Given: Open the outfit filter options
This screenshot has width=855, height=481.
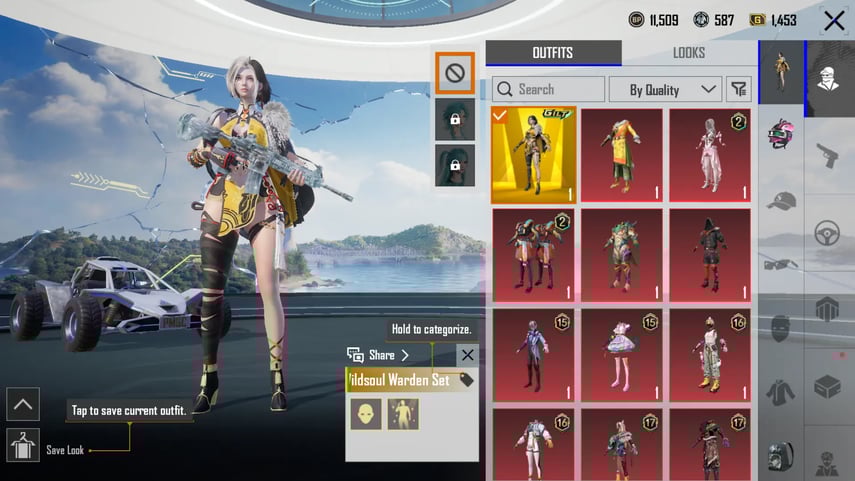Looking at the screenshot, I should [x=739, y=90].
